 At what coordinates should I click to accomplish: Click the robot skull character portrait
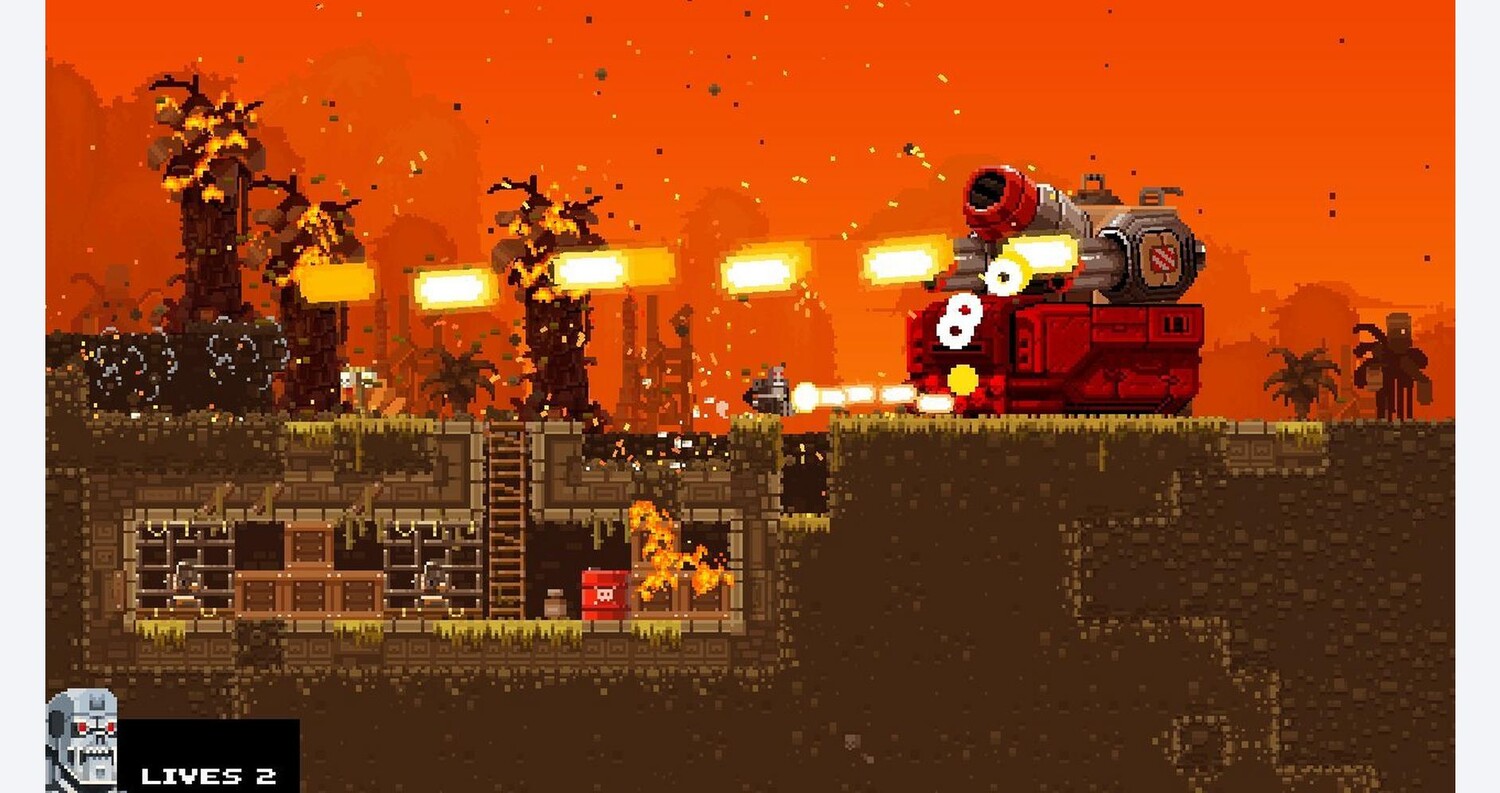point(82,741)
